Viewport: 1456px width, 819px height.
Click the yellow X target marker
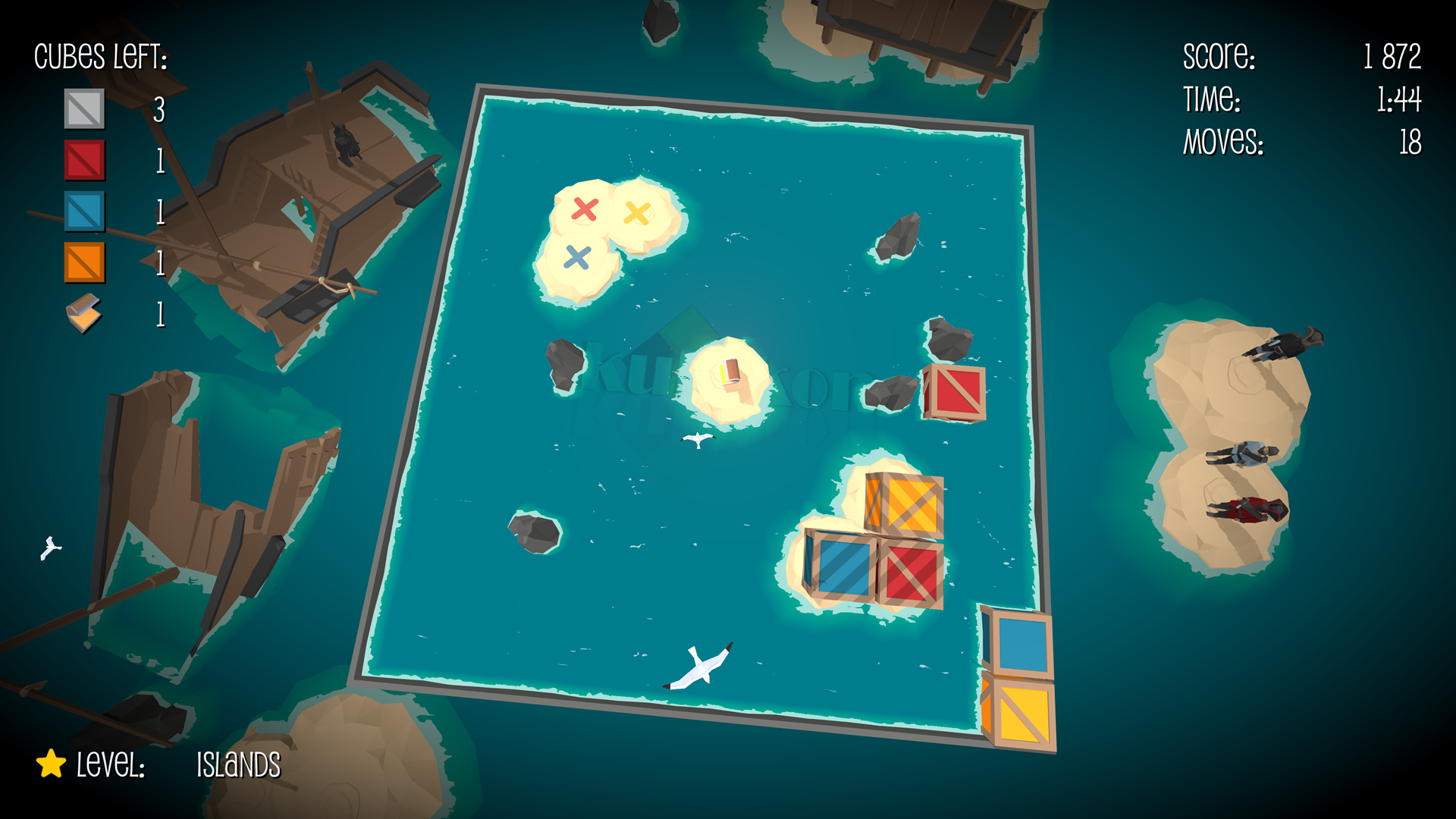click(x=635, y=211)
